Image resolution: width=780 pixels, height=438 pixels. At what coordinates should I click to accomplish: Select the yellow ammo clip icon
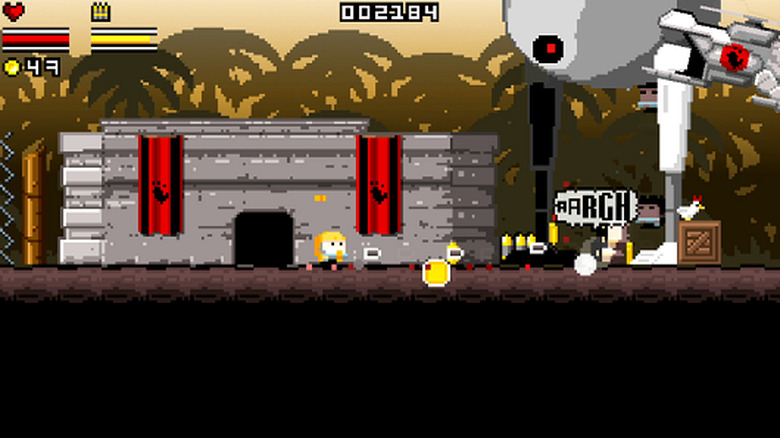pyautogui.click(x=100, y=13)
